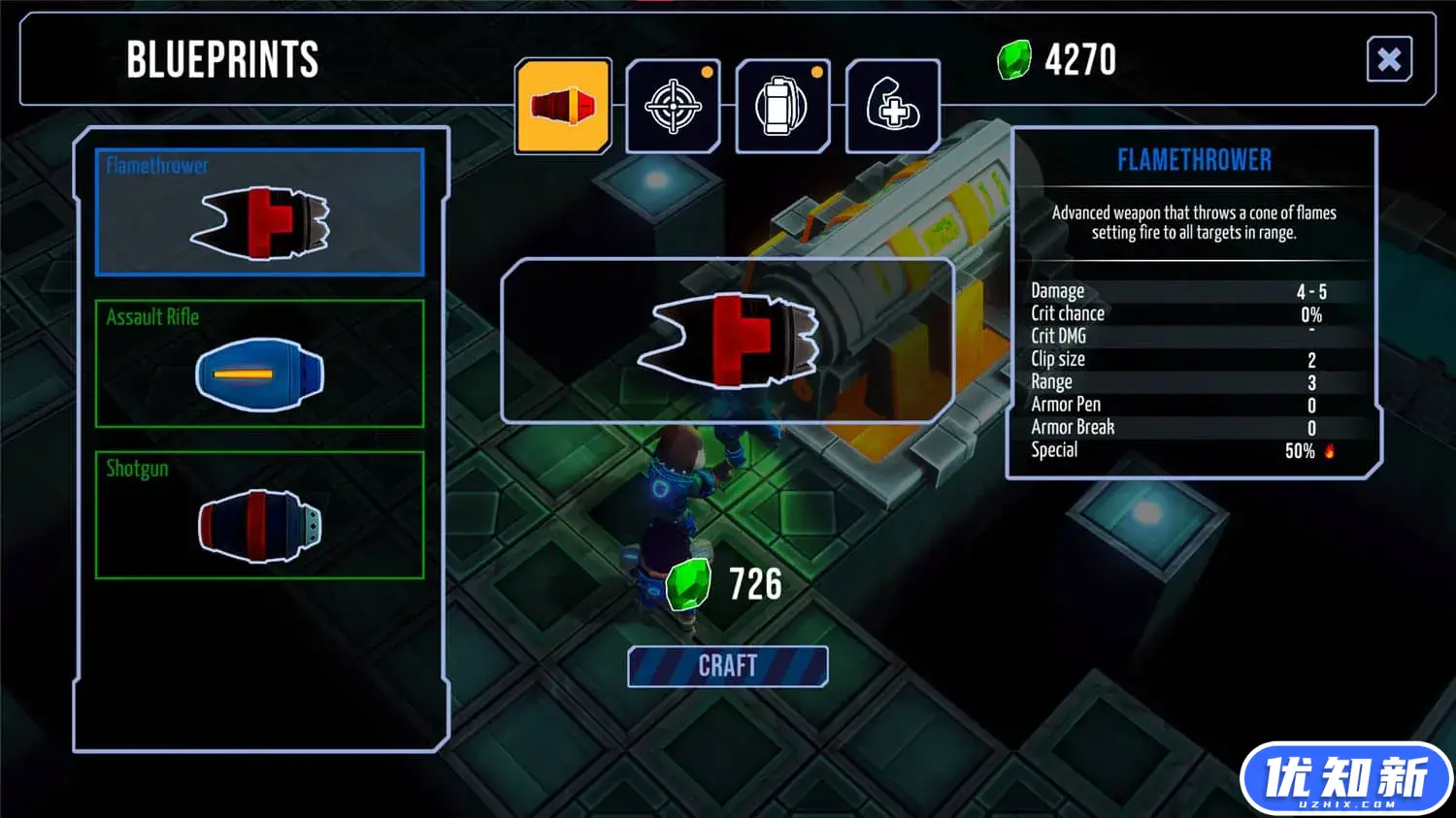This screenshot has height=818, width=1456.
Task: Show the grenade blueprints tab
Action: (x=782, y=106)
